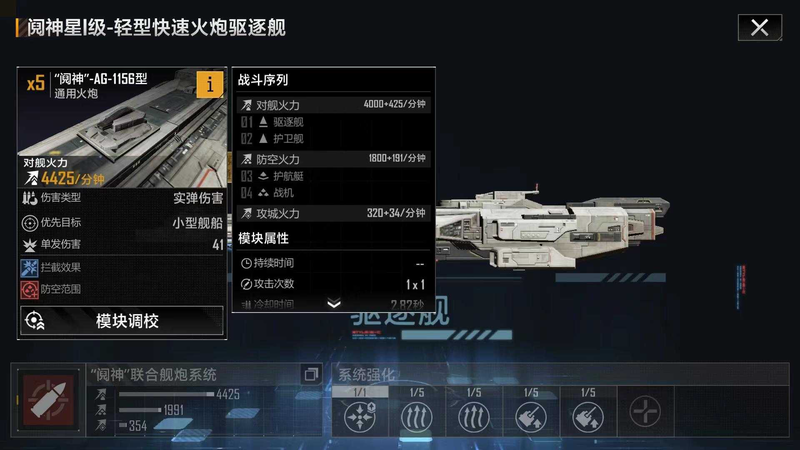800x450 pixels.
Task: Select the 对舰火力 anti-ship firepower row
Action: click(333, 105)
